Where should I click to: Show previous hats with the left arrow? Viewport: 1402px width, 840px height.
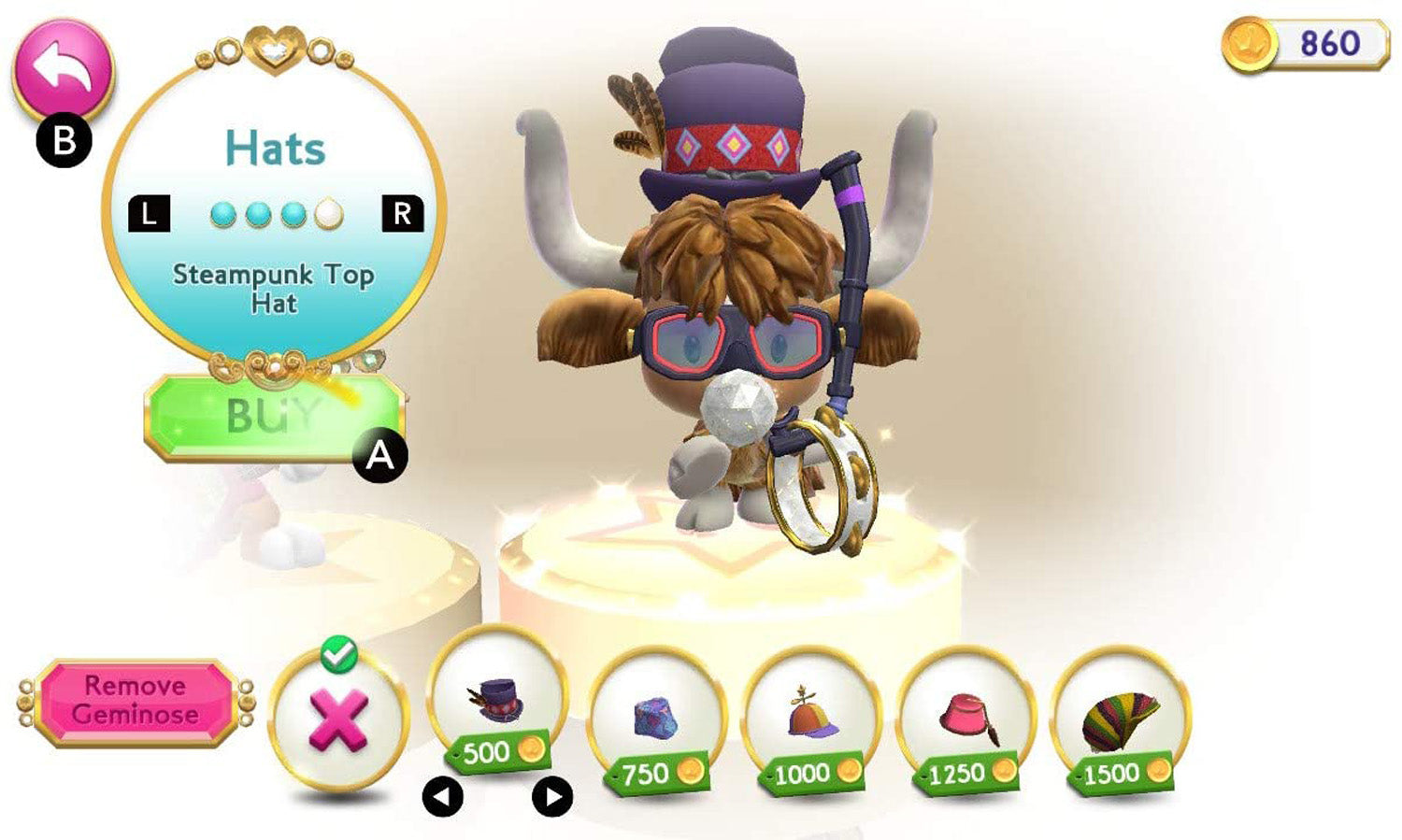point(443,797)
